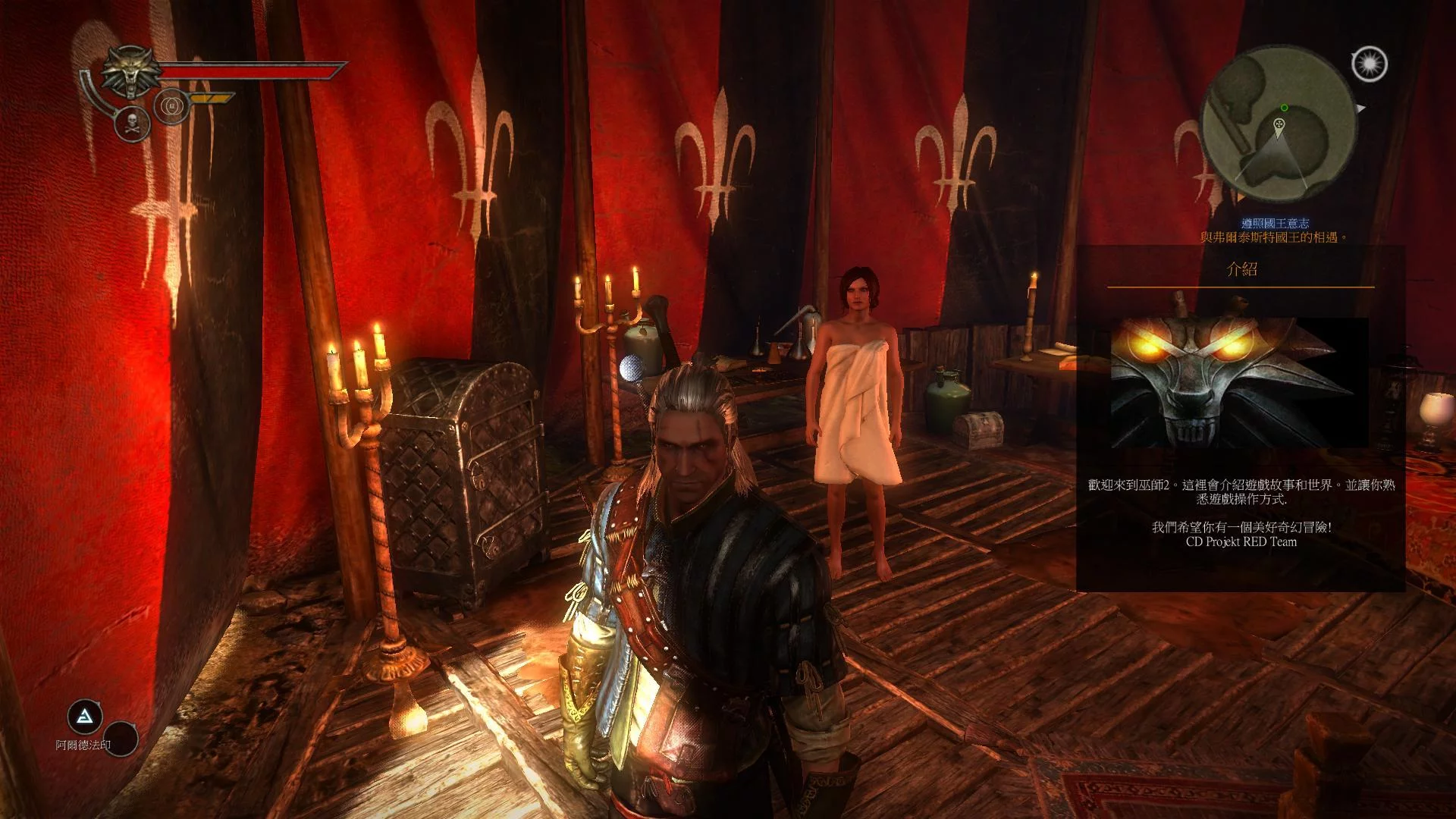Click the wolf medallion icon
The width and height of the screenshot is (1456, 819).
[130, 72]
